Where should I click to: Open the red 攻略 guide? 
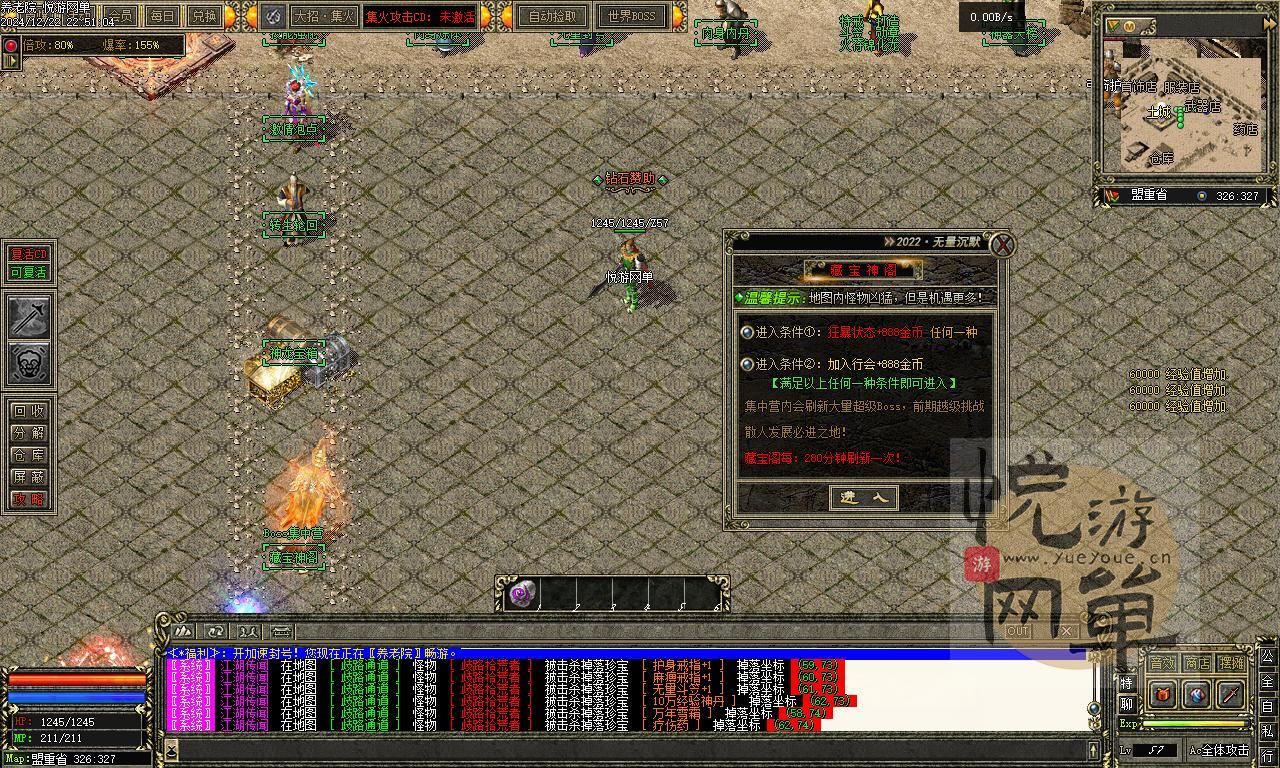pos(28,499)
